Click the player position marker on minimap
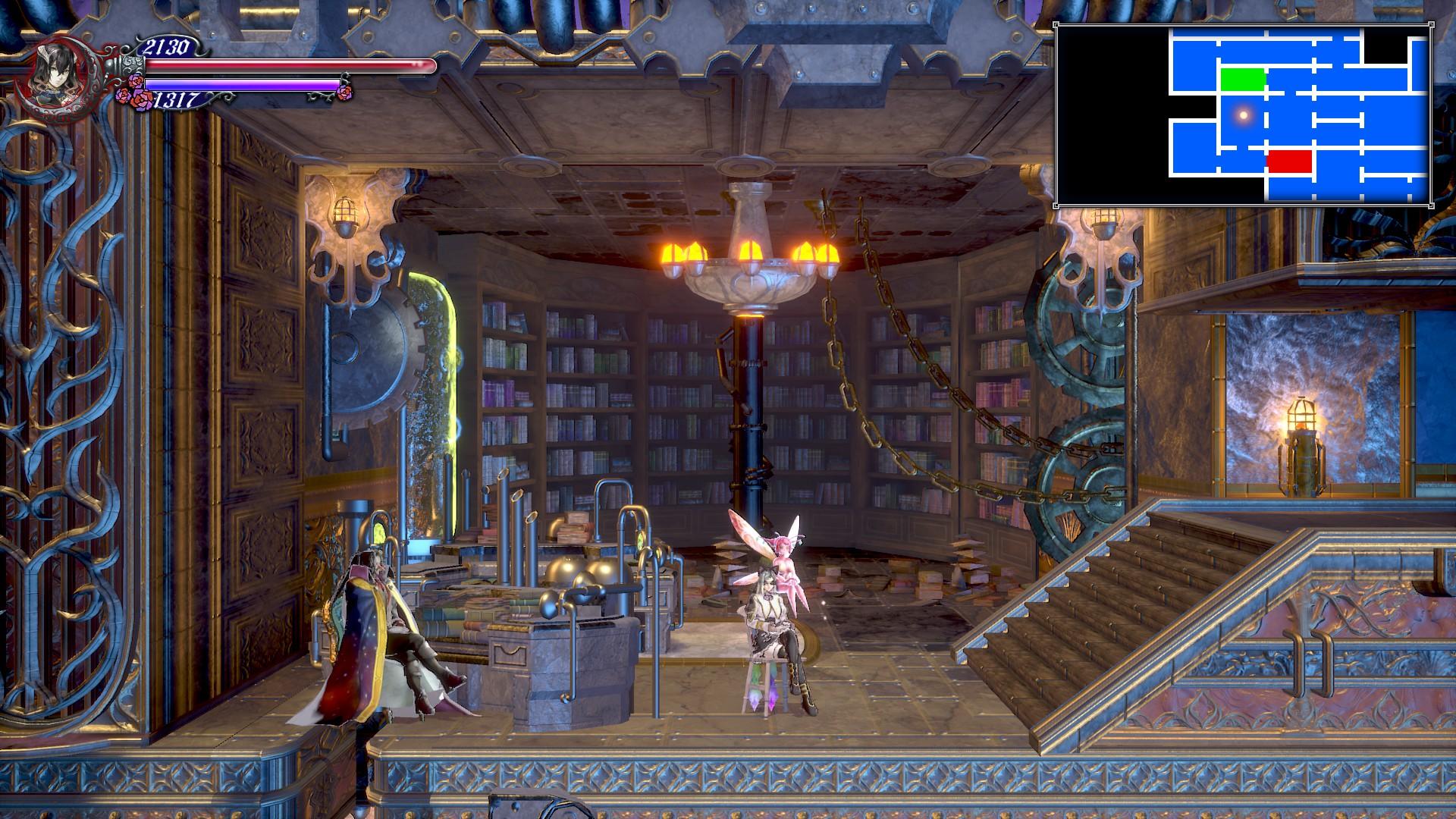Screen dimensions: 1456x819 click(1243, 115)
